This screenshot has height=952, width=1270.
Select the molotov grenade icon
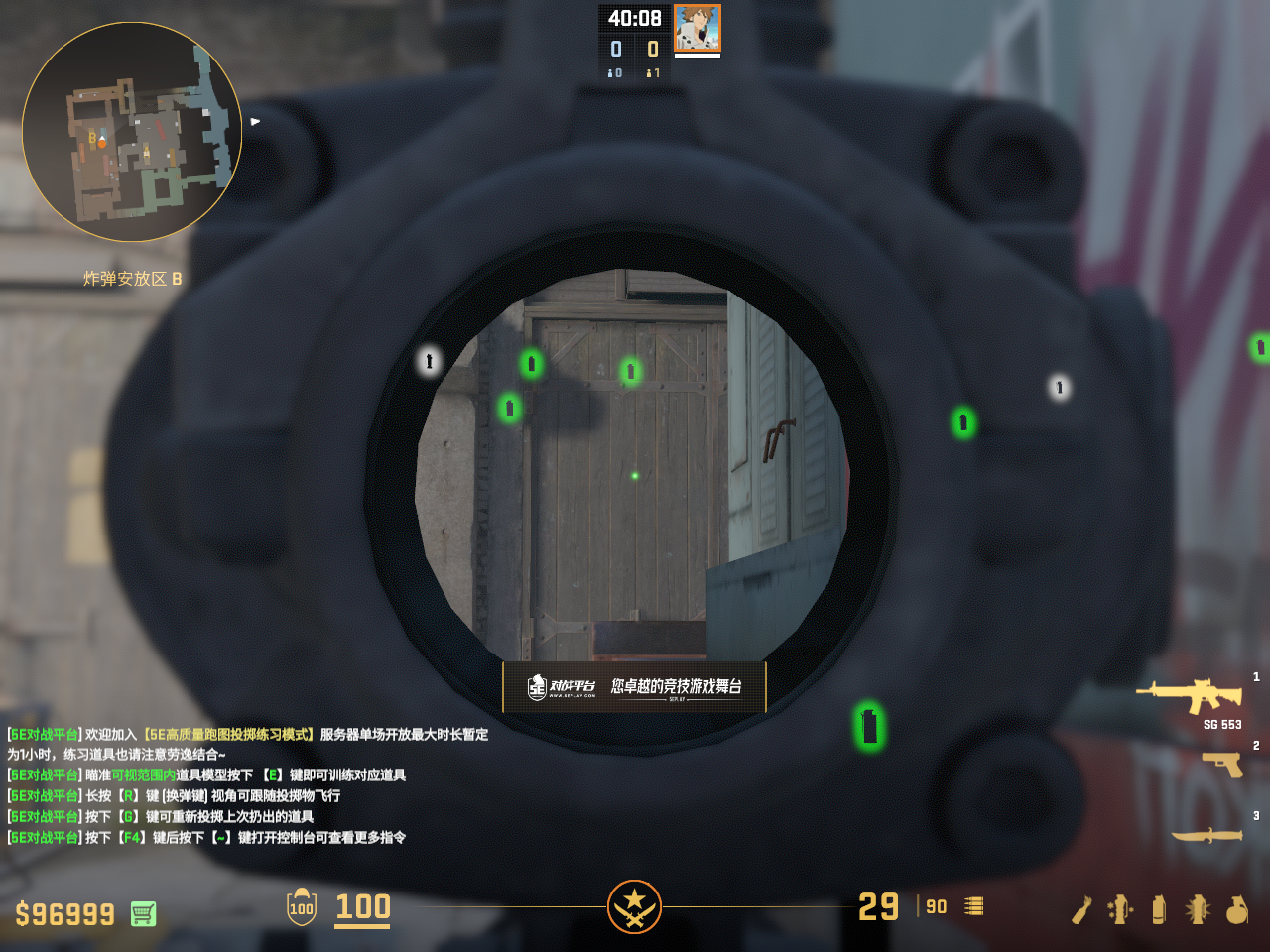pos(1081,909)
